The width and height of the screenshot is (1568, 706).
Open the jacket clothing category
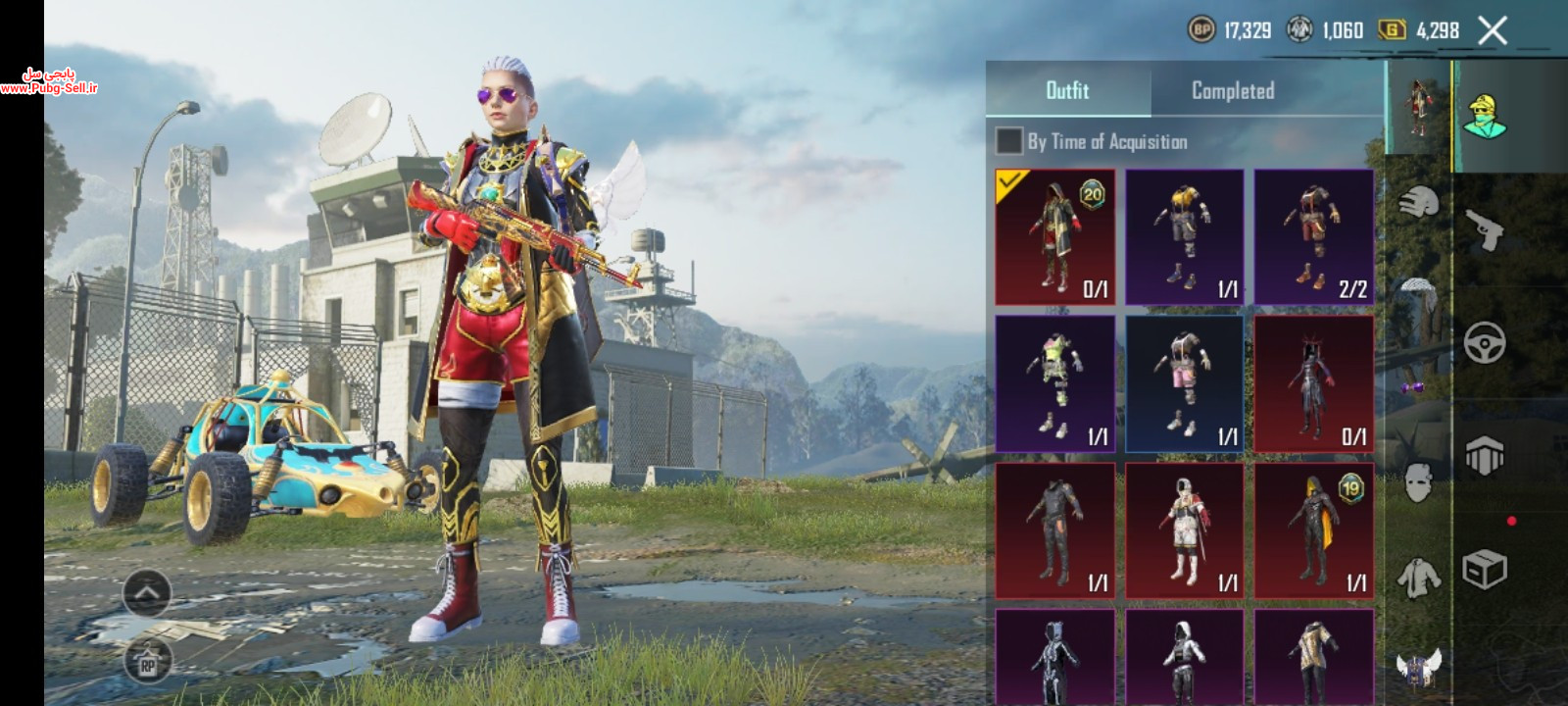coord(1417,577)
